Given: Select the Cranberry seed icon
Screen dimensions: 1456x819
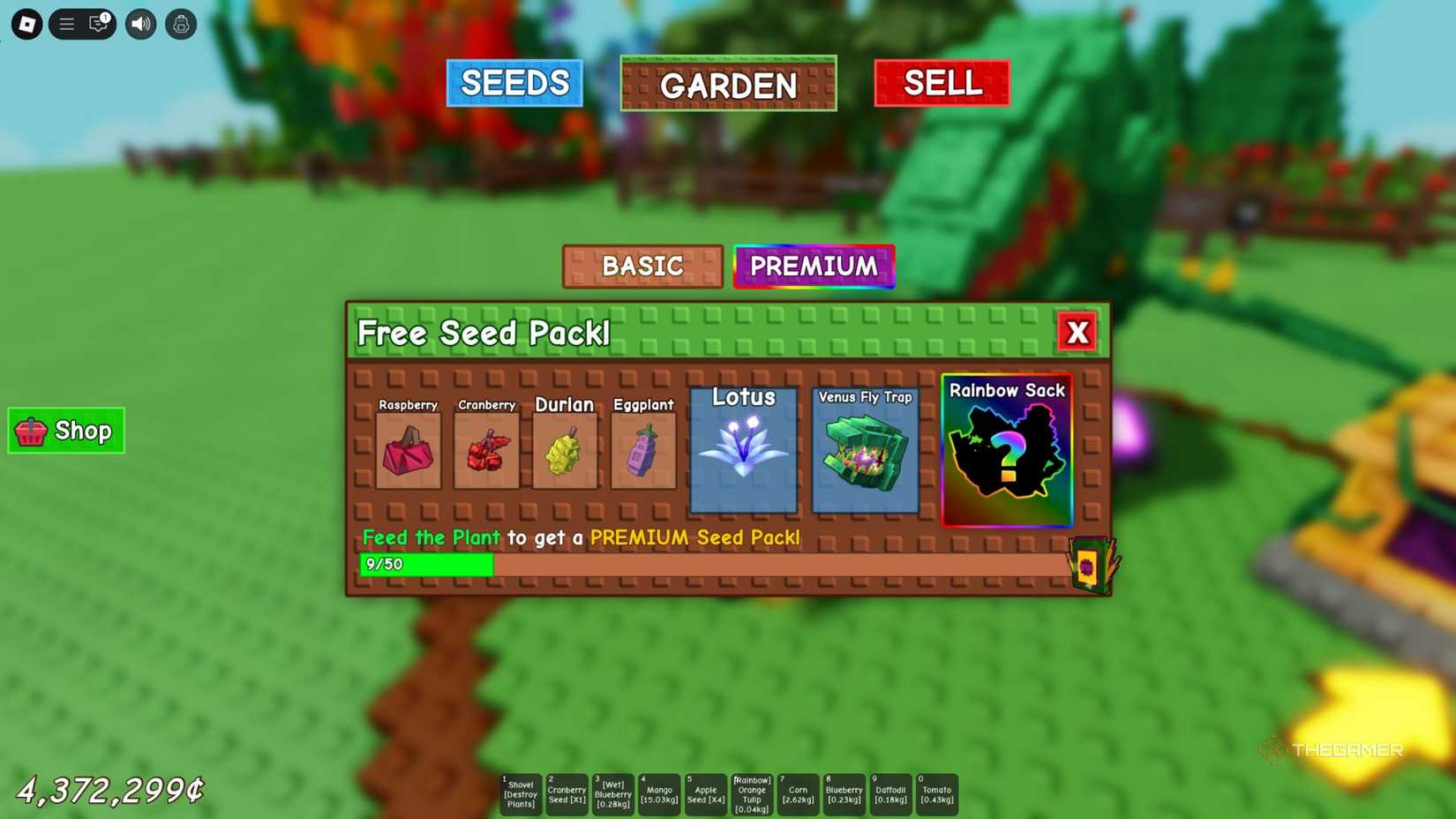Looking at the screenshot, I should click(x=487, y=452).
